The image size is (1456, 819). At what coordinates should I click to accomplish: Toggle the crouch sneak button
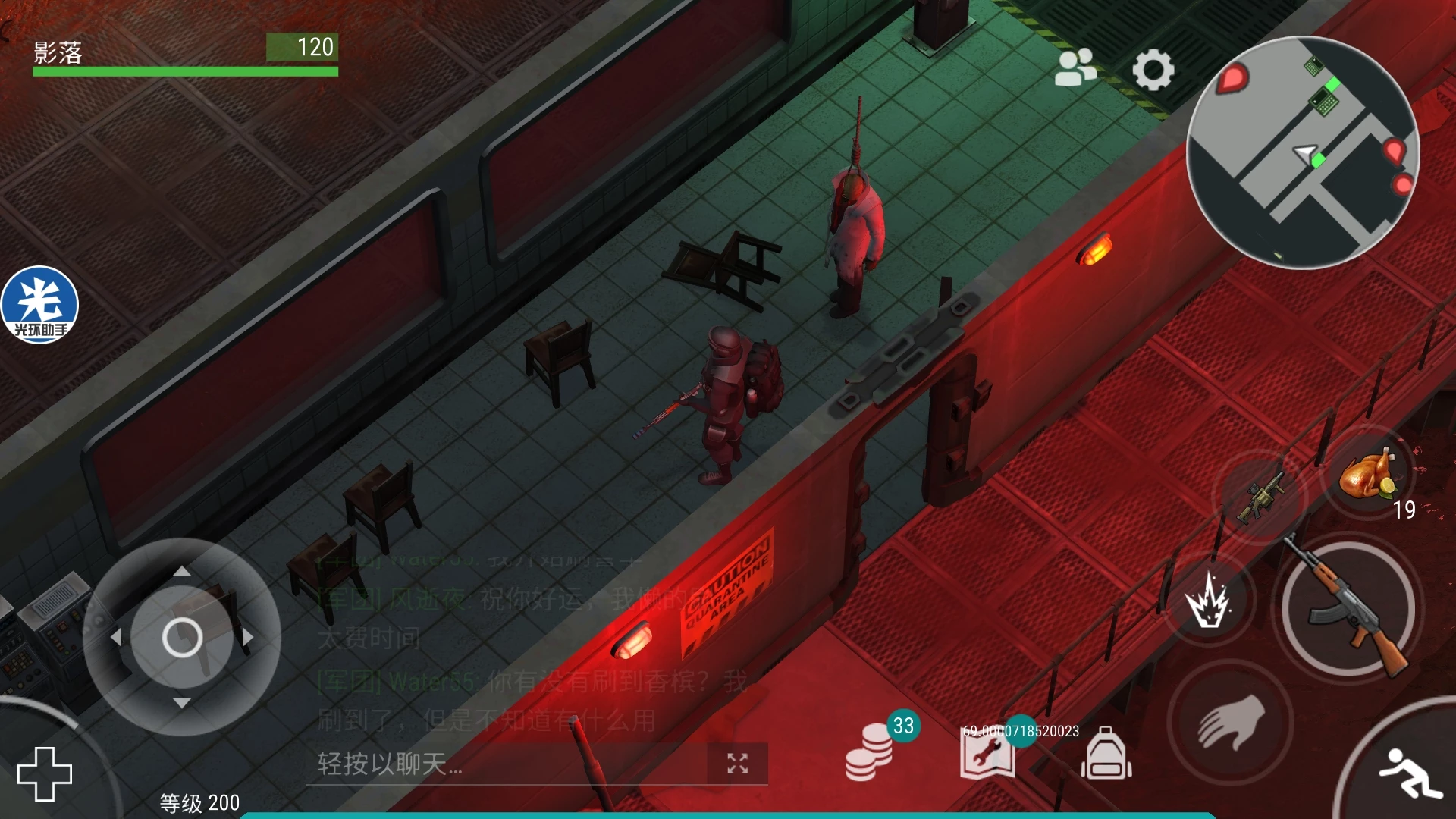click(x=1410, y=772)
